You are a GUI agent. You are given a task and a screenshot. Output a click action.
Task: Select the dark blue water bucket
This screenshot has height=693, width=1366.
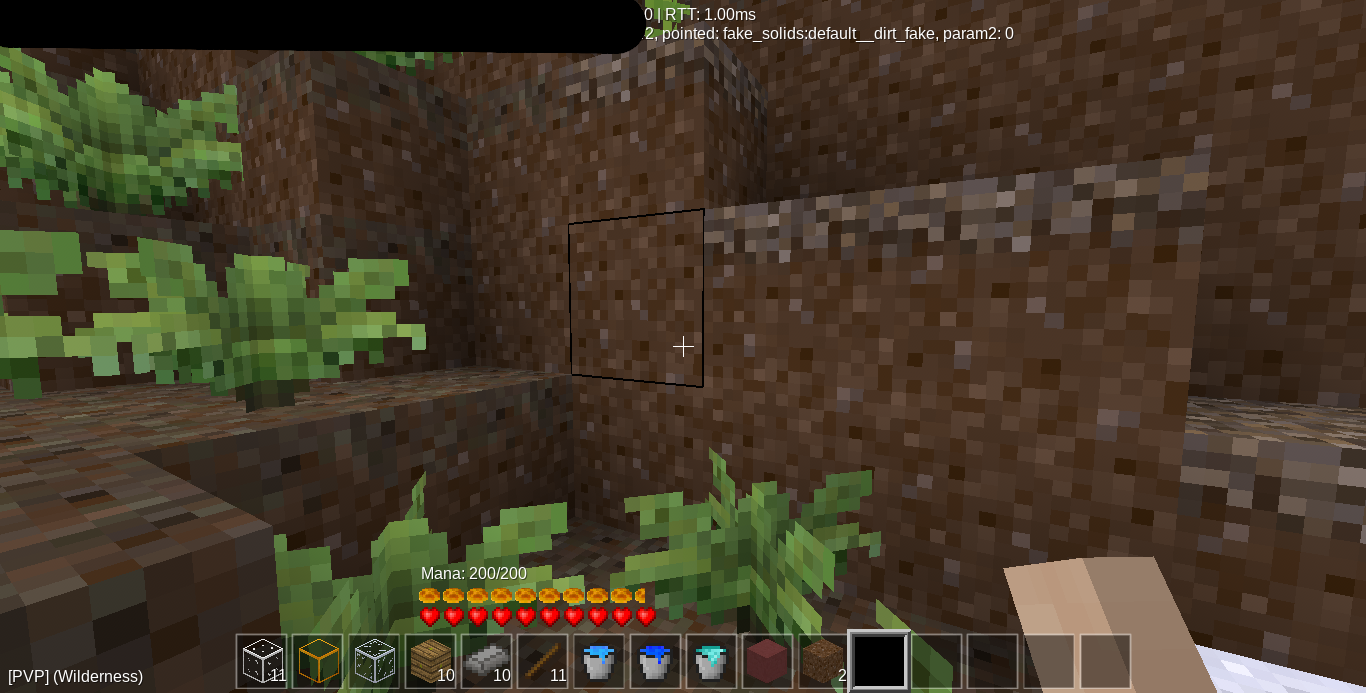654,661
